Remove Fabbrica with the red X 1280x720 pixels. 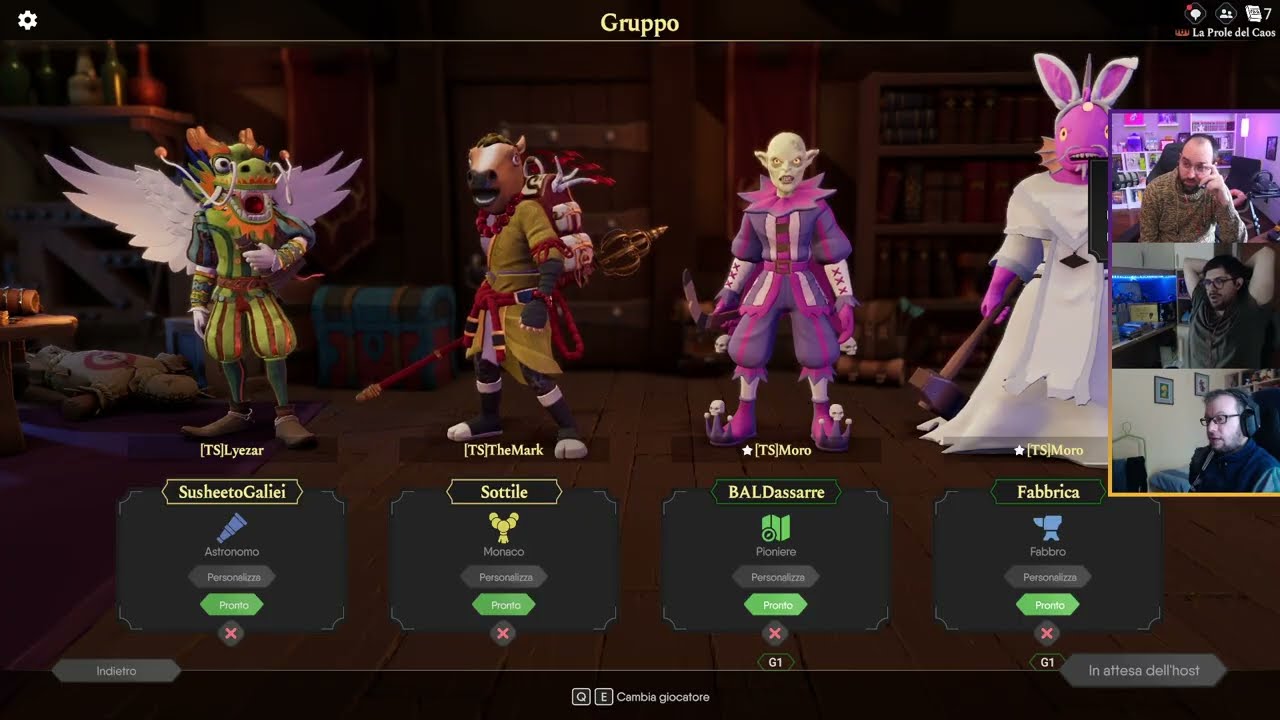[x=1047, y=633]
